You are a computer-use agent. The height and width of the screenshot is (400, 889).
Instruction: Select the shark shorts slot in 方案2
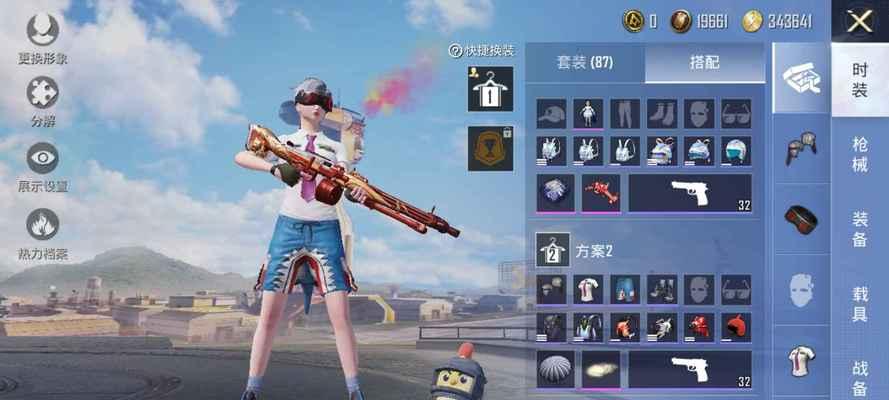625,290
